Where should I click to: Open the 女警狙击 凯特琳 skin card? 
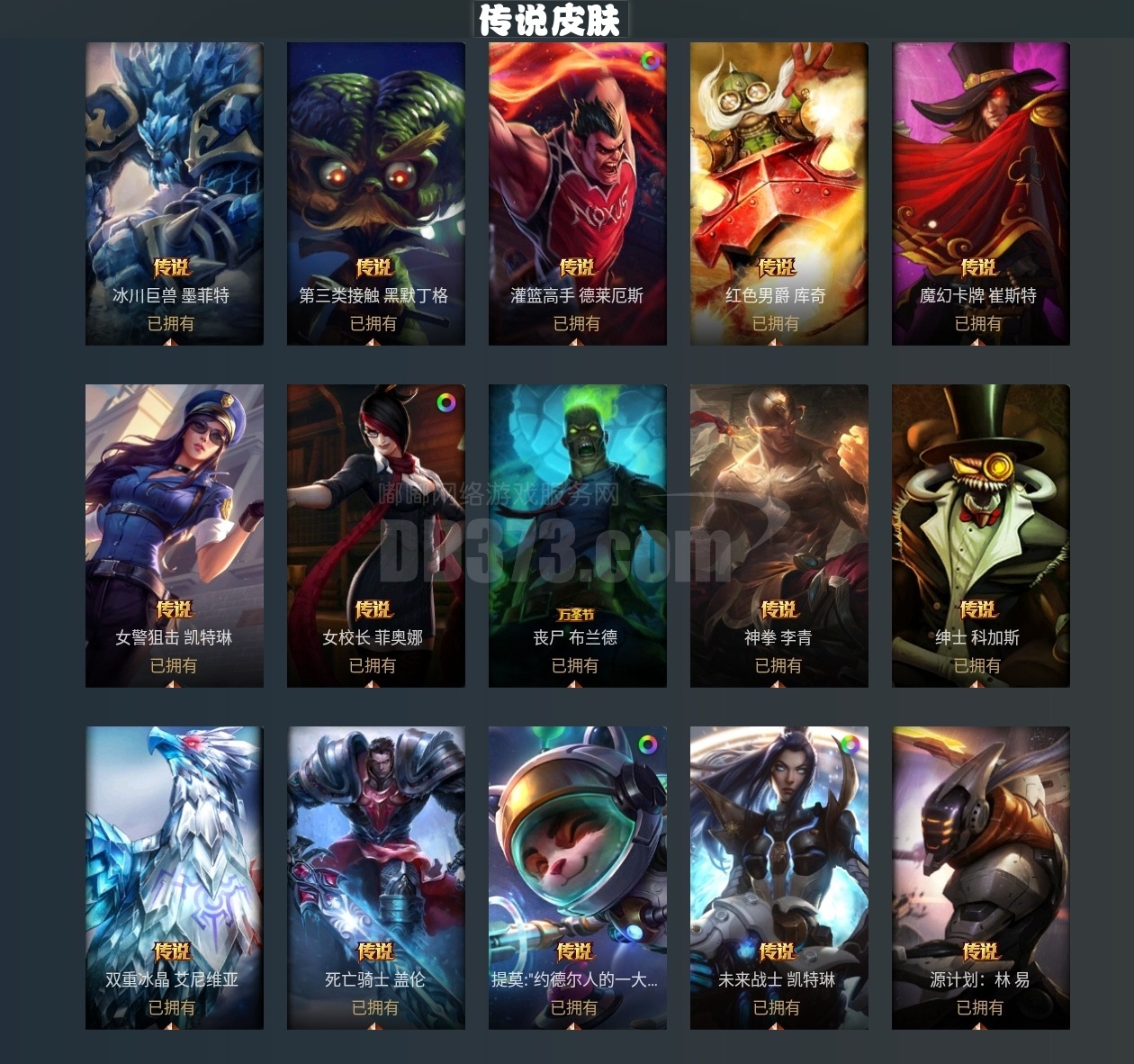tap(174, 536)
